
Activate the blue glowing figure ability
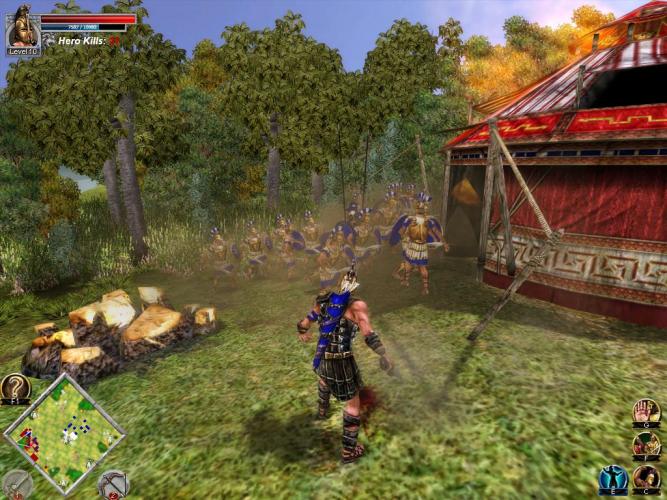click(x=613, y=479)
